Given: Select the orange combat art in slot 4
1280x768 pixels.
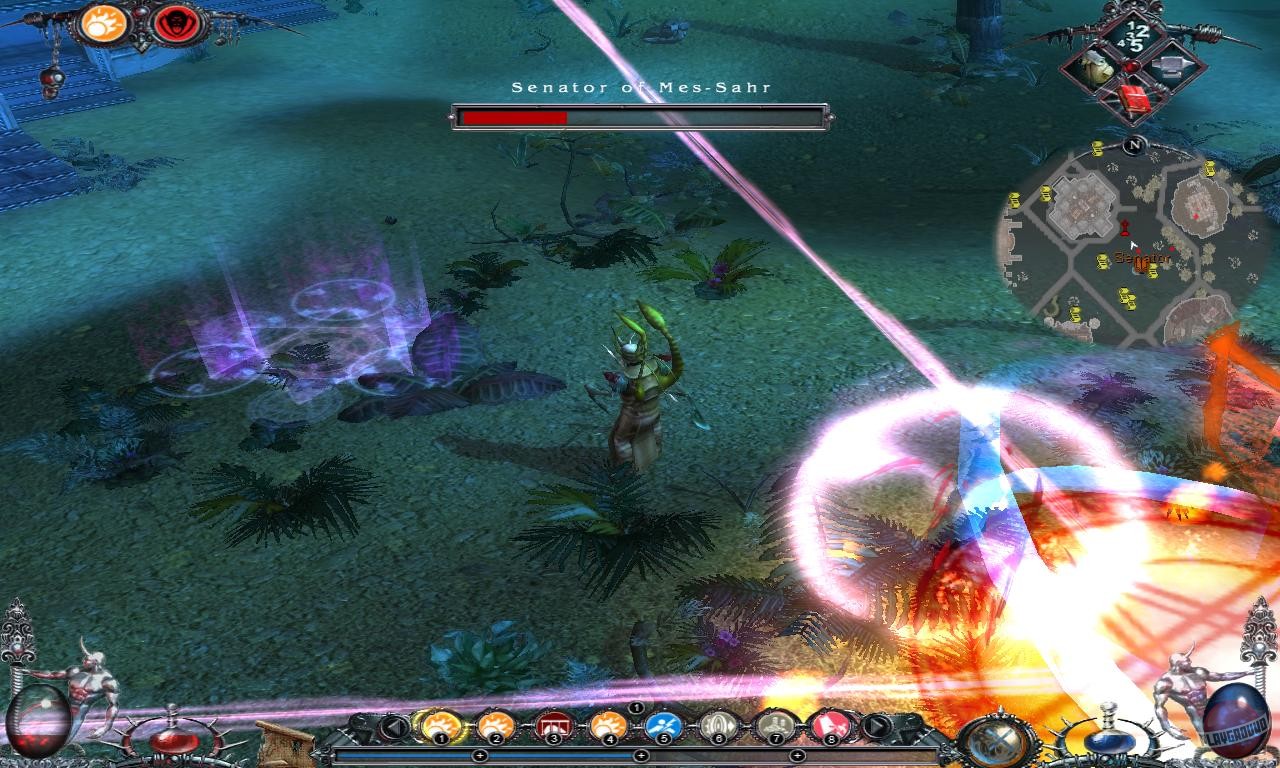Looking at the screenshot, I should coord(608,726).
